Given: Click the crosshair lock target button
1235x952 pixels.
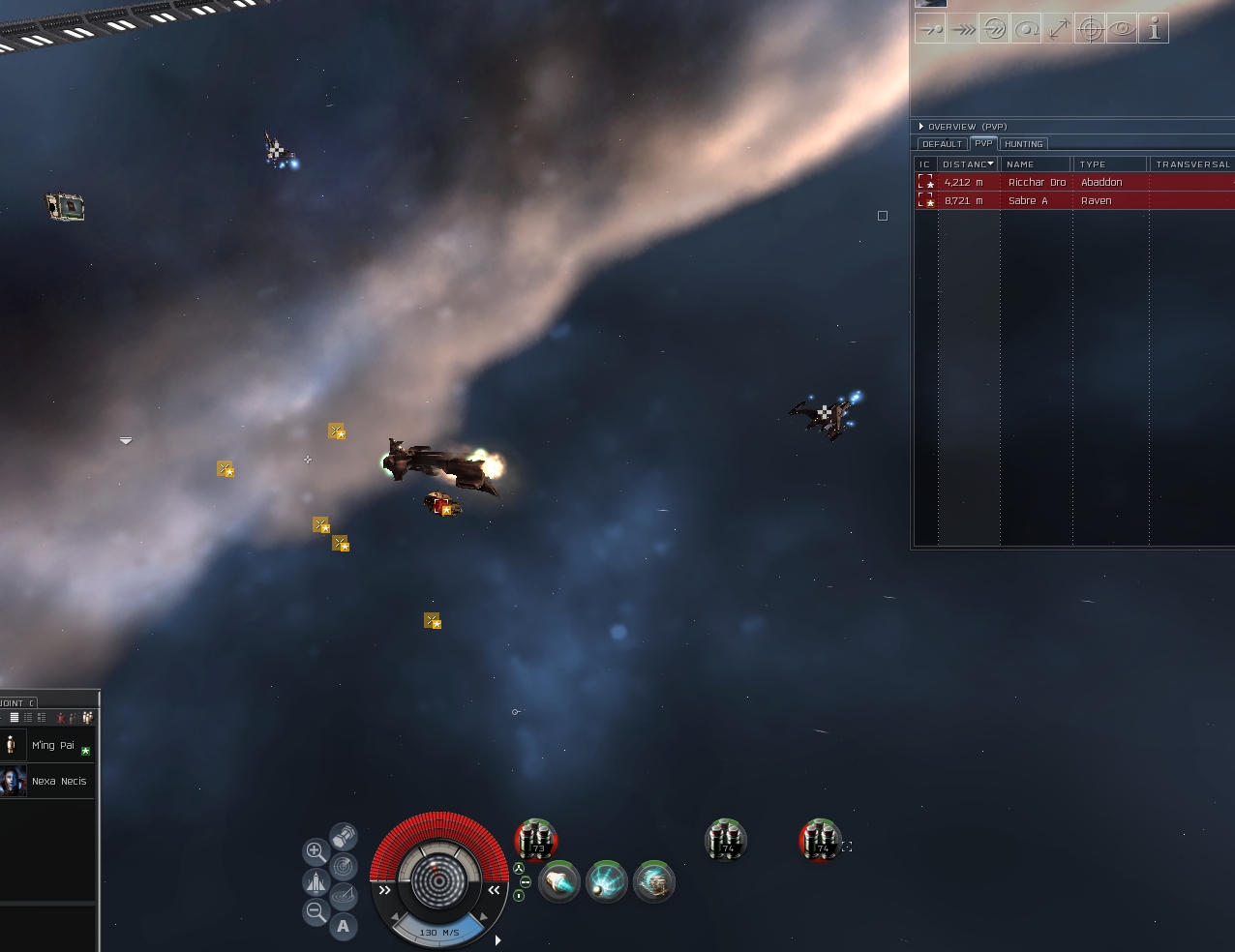Looking at the screenshot, I should pos(1090,29).
